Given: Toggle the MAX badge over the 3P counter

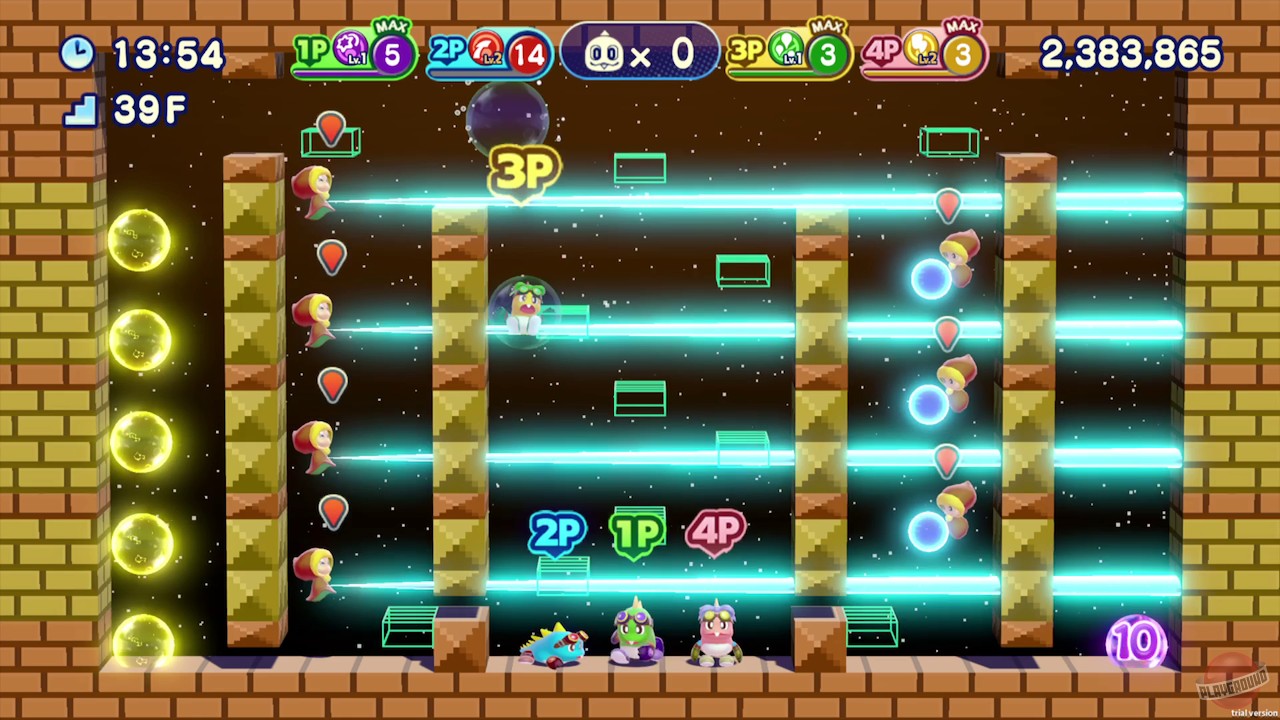Looking at the screenshot, I should 826,27.
